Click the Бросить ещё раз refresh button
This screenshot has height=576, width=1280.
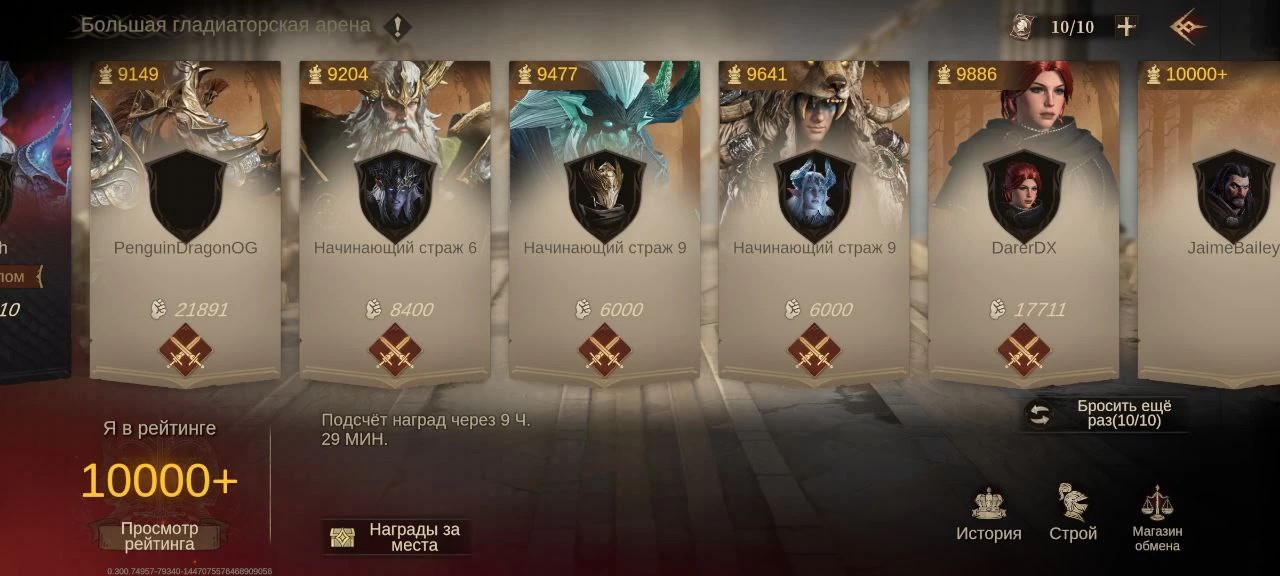pos(1105,414)
